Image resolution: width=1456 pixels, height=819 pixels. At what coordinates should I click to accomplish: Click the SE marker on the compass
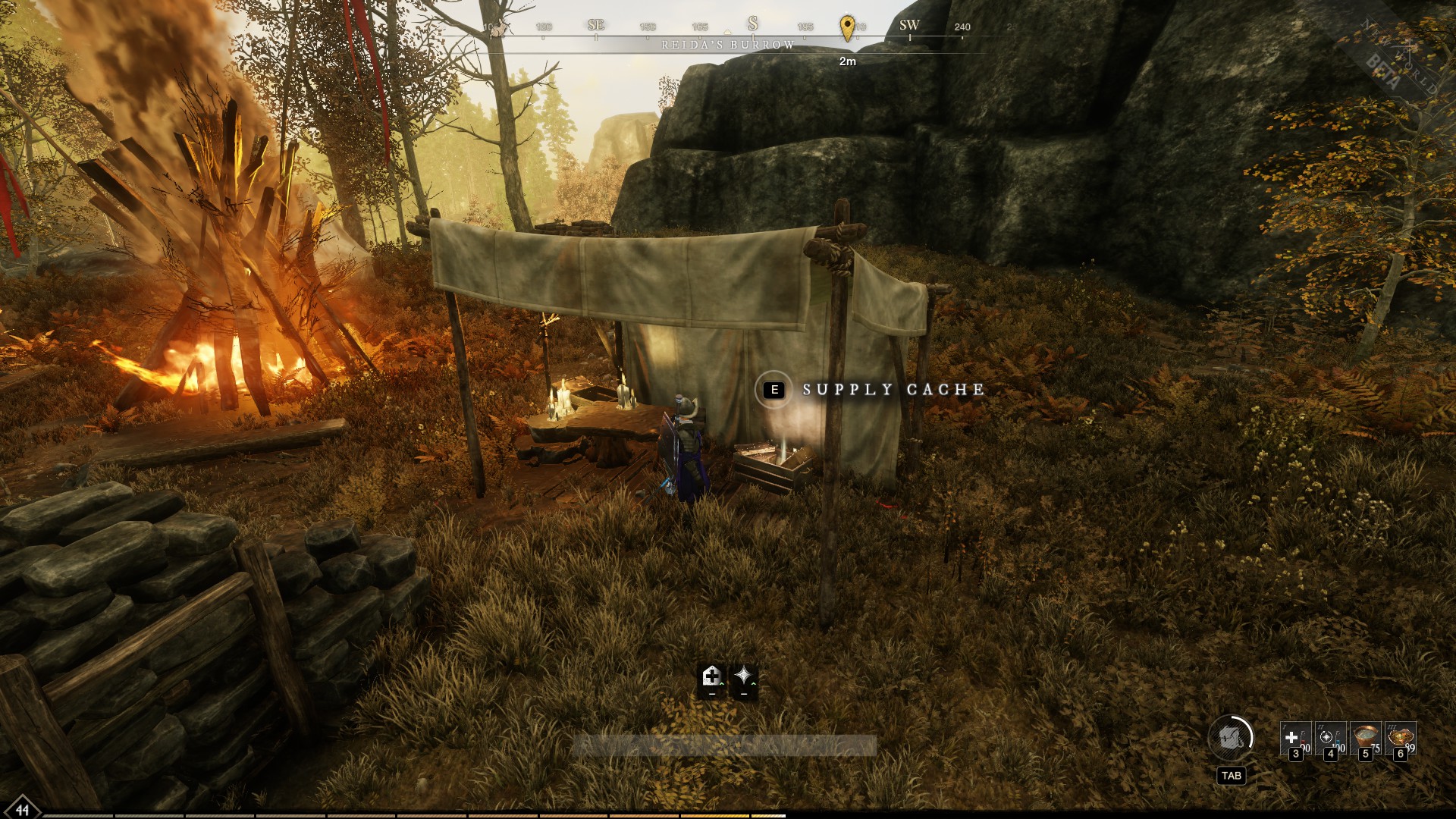click(x=595, y=24)
